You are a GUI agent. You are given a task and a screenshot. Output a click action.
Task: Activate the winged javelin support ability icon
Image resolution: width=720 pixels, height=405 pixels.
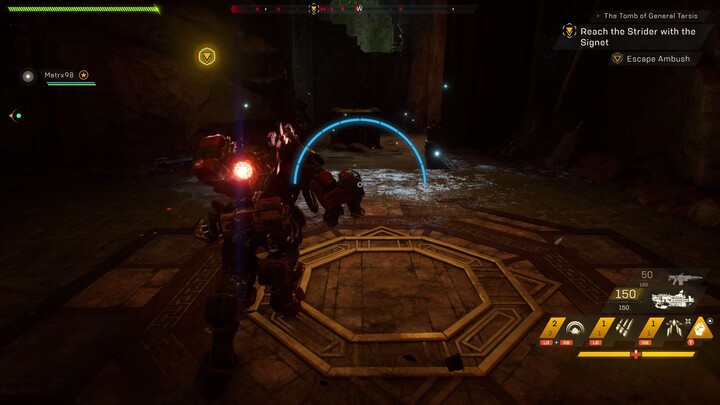(672, 328)
